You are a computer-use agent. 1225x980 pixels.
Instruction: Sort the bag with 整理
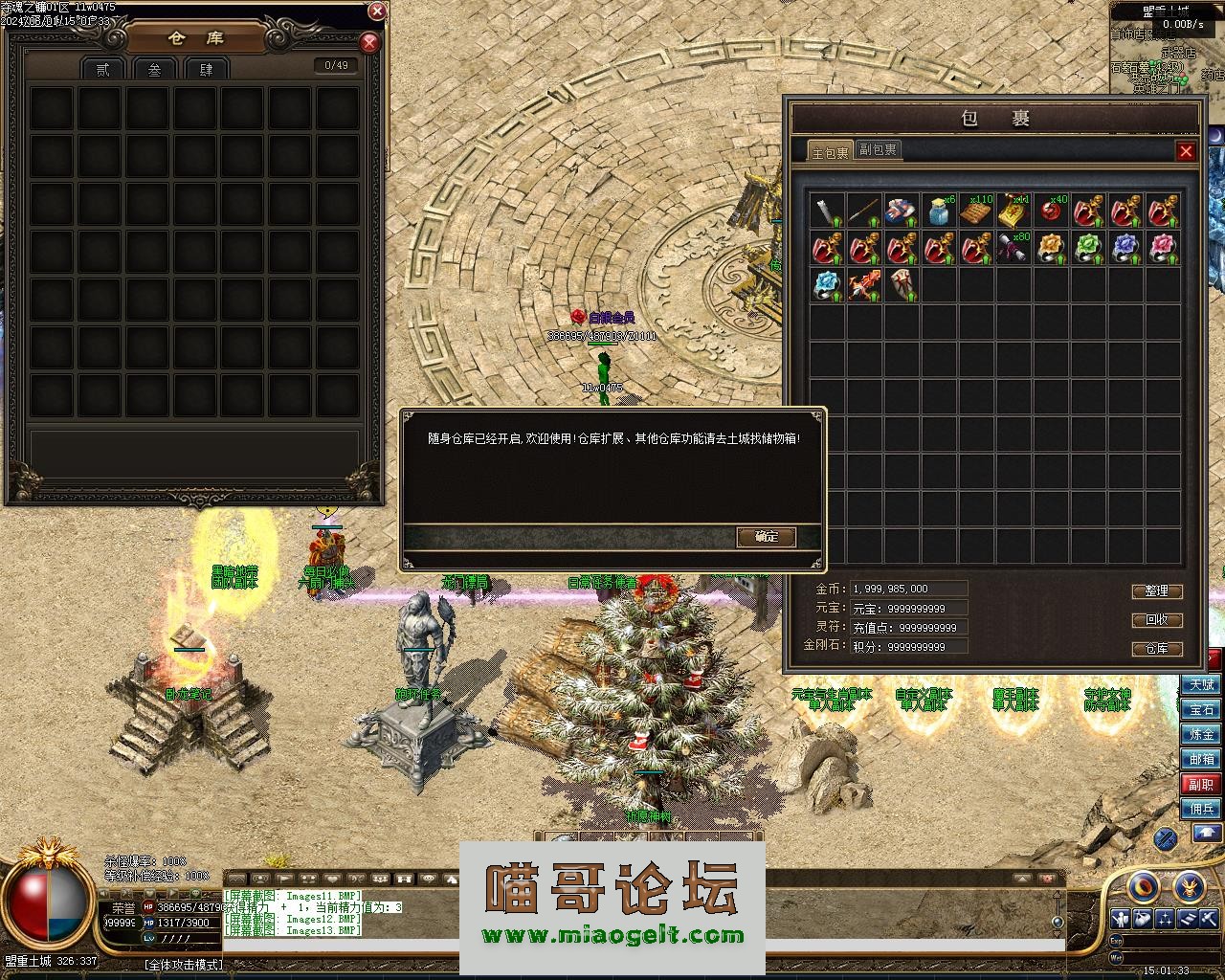click(x=1157, y=591)
